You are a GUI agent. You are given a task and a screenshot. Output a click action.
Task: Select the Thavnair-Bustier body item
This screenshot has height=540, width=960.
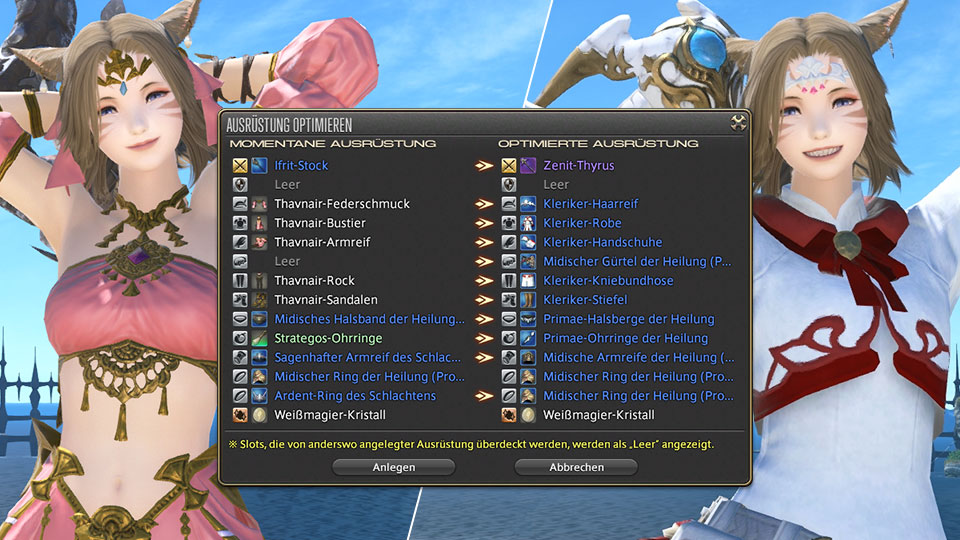[320, 223]
